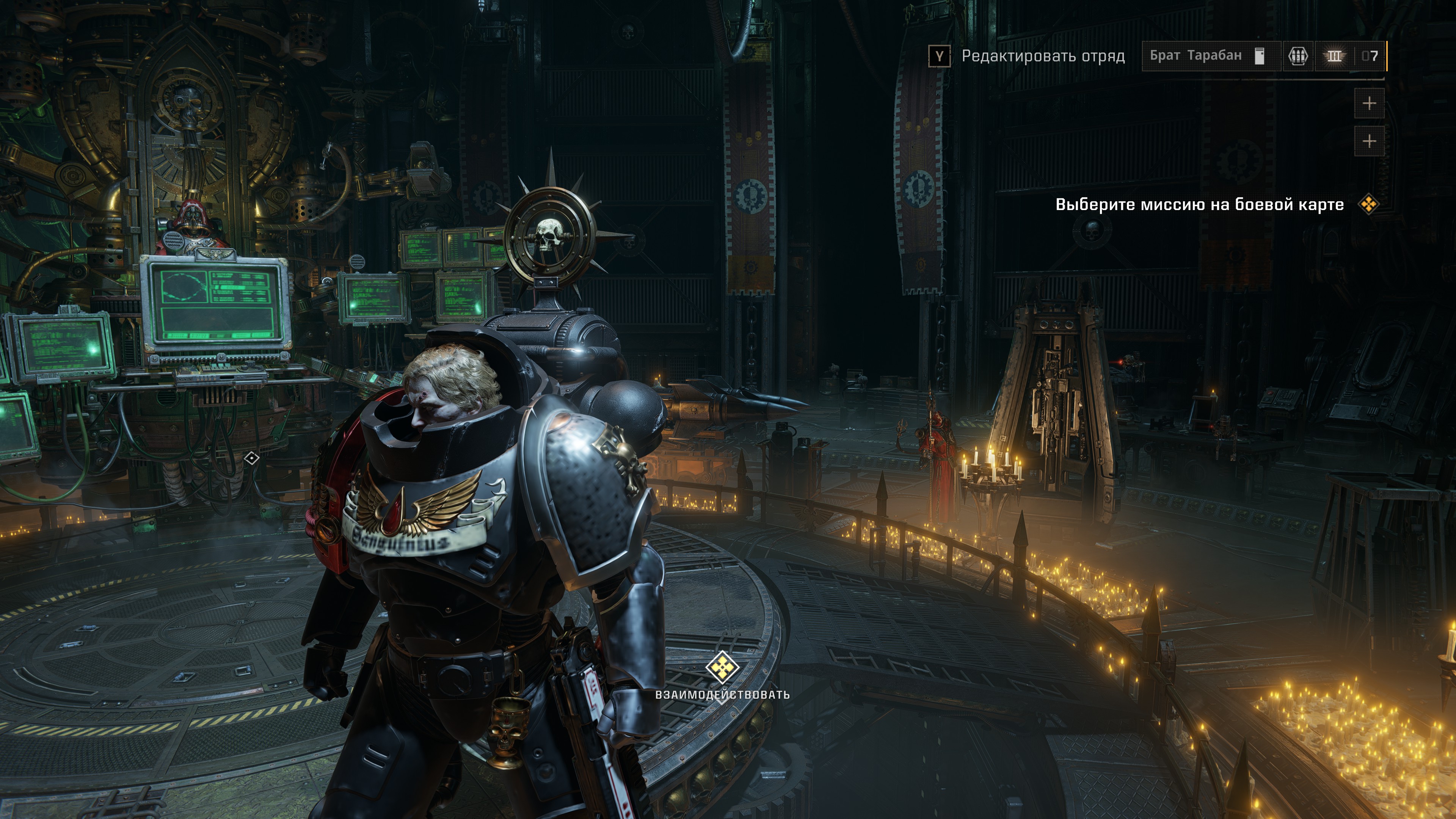
Task: Select the "Брат Тарабан" squad member entry
Action: tap(1196, 56)
